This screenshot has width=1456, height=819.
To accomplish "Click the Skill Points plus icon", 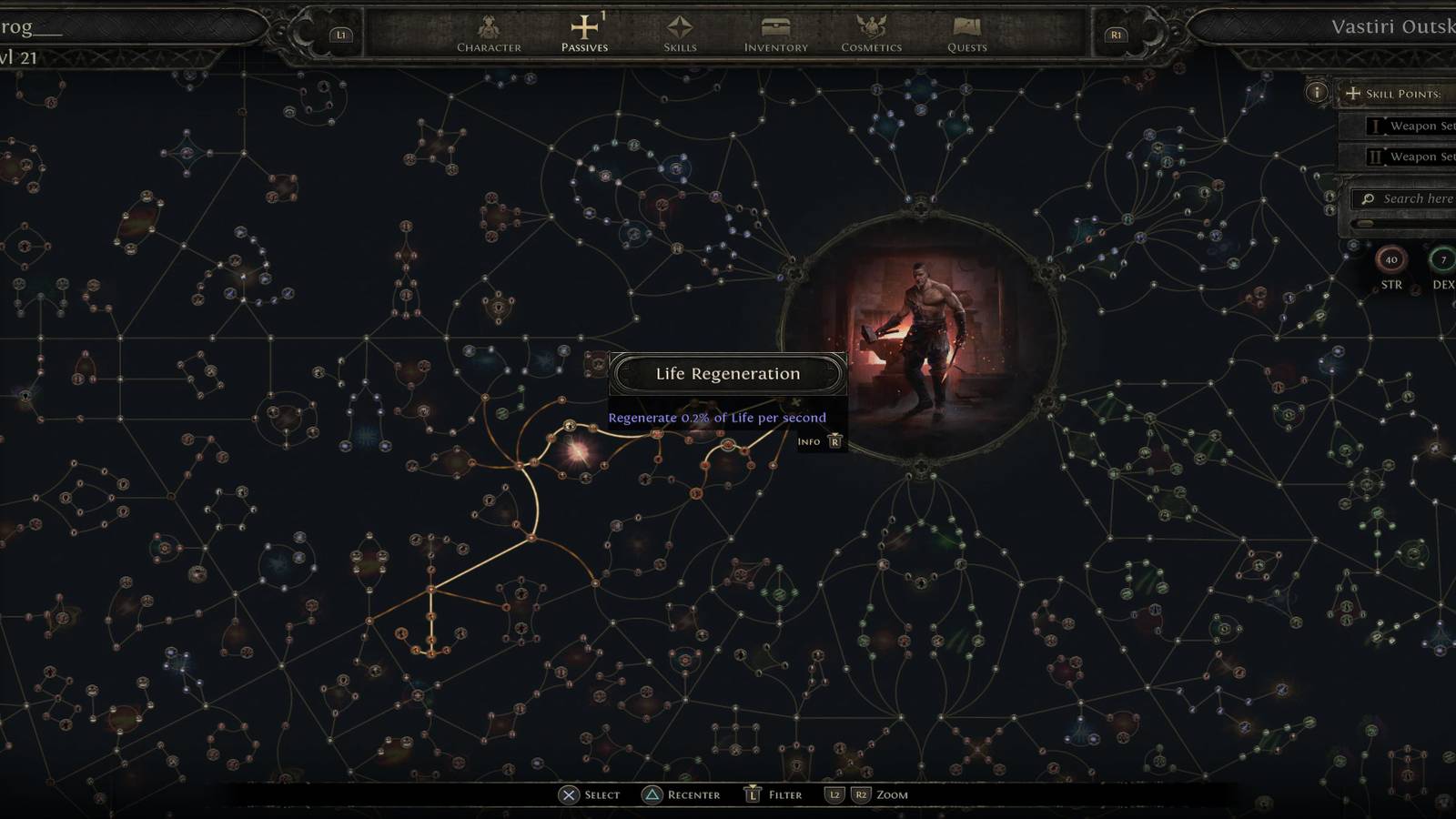I will pos(1353,93).
